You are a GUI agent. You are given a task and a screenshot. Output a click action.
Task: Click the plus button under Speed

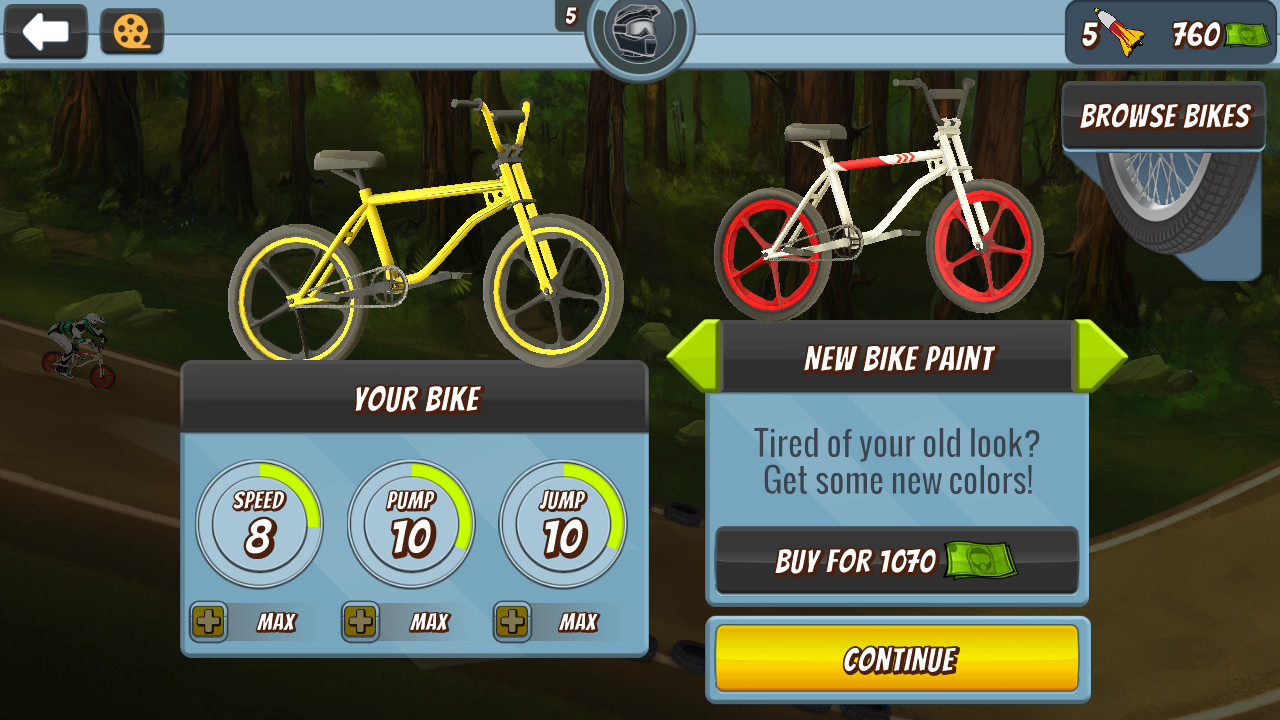tap(209, 622)
